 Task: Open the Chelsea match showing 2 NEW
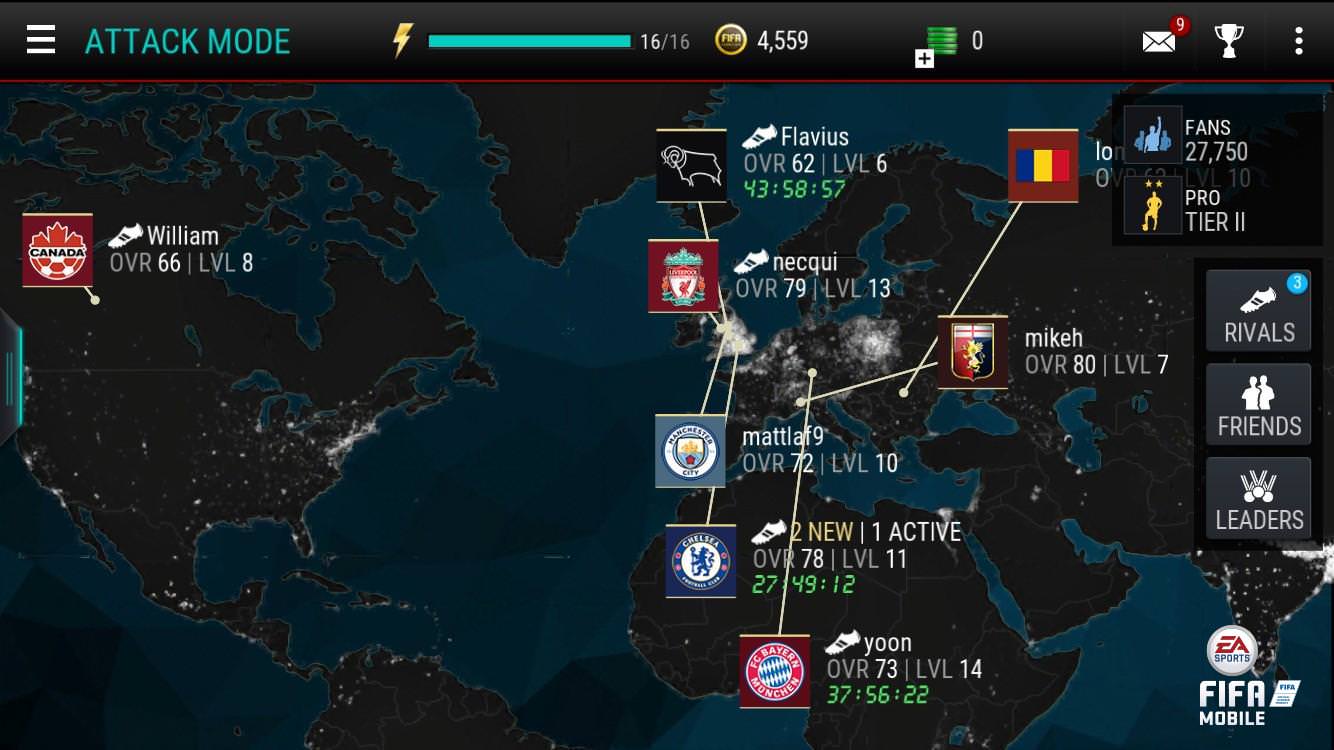(x=701, y=560)
